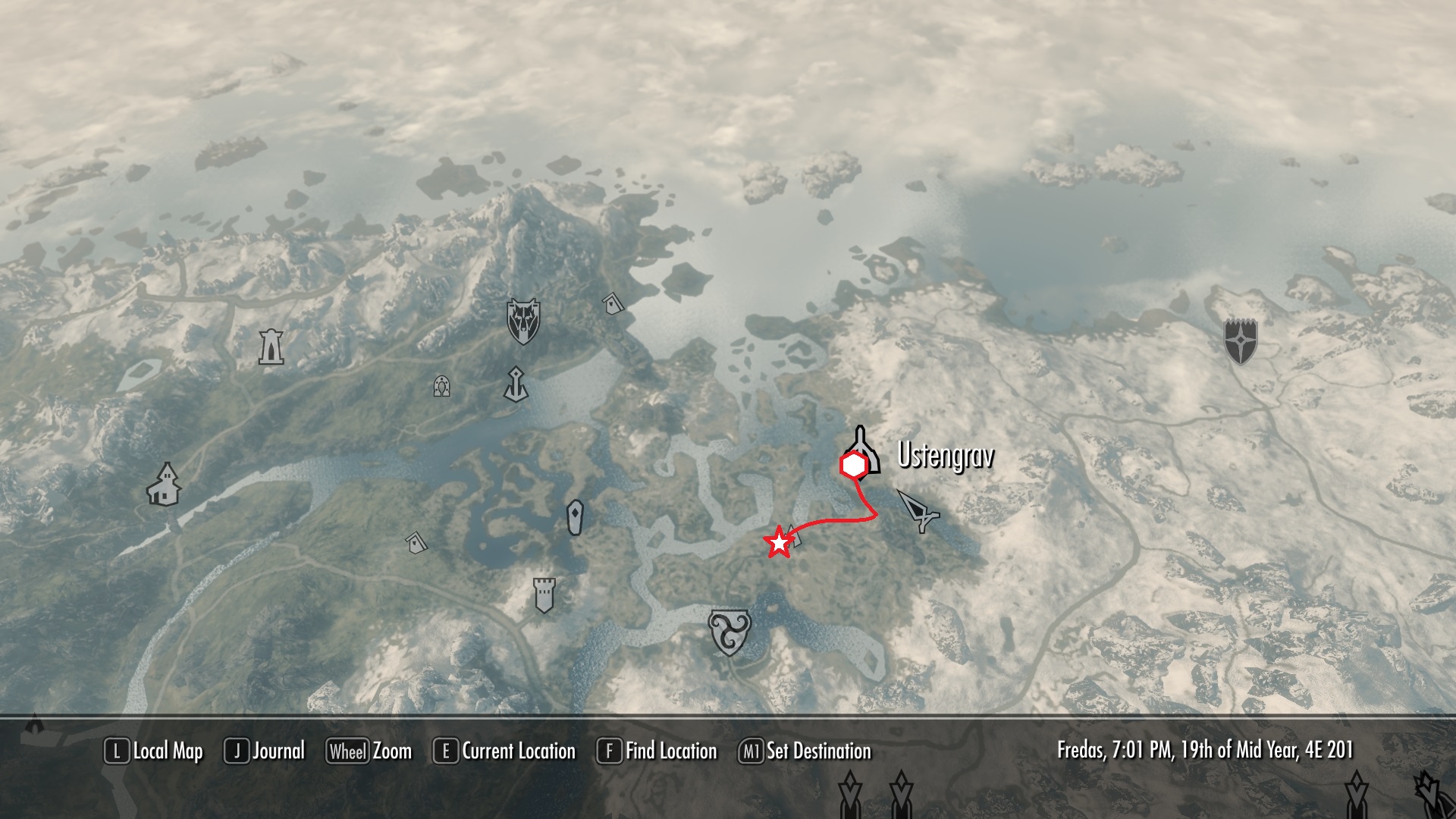Click the standing stone marker

[x=576, y=518]
